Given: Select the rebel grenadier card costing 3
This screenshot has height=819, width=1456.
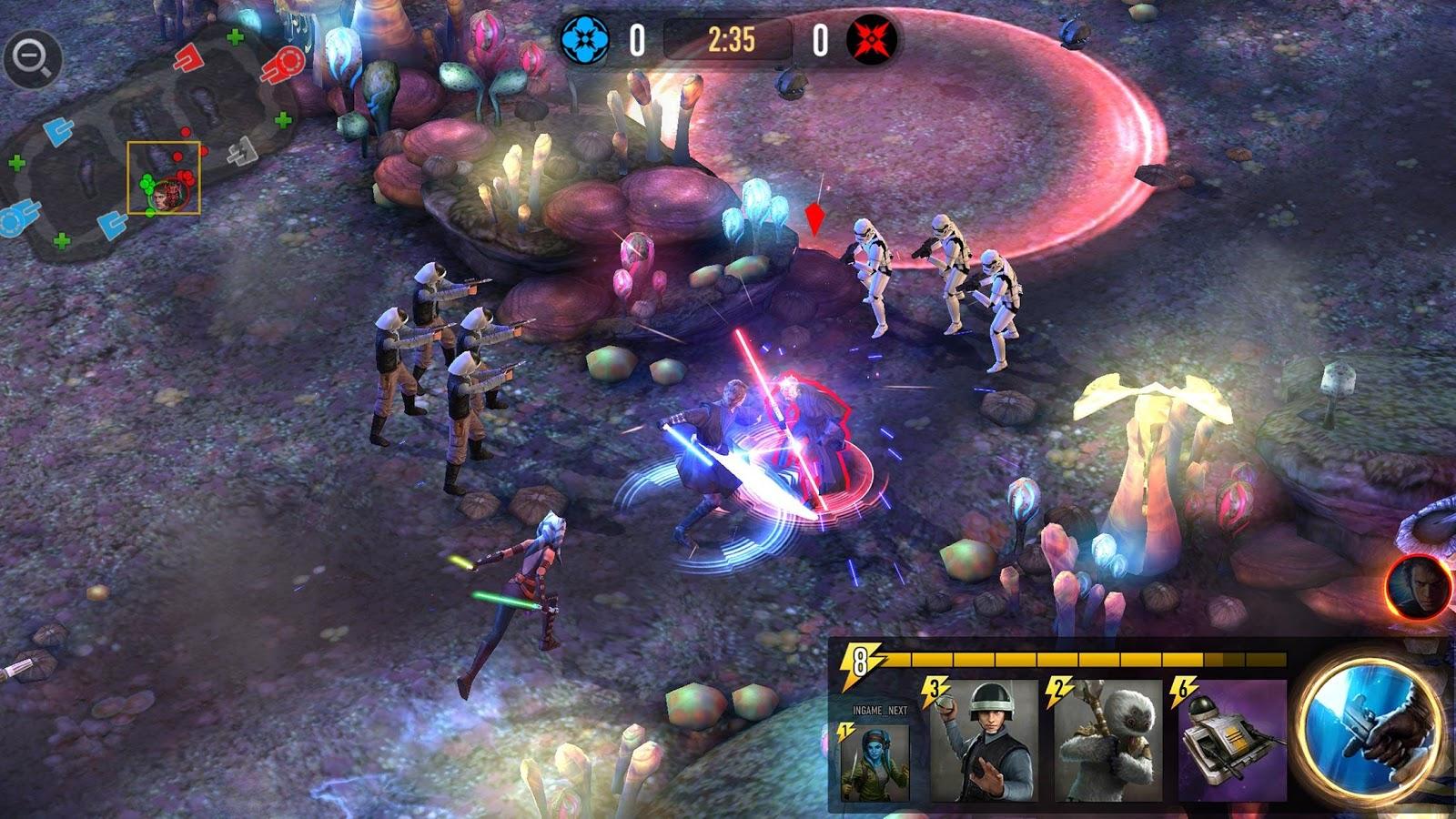Looking at the screenshot, I should coord(984,741).
